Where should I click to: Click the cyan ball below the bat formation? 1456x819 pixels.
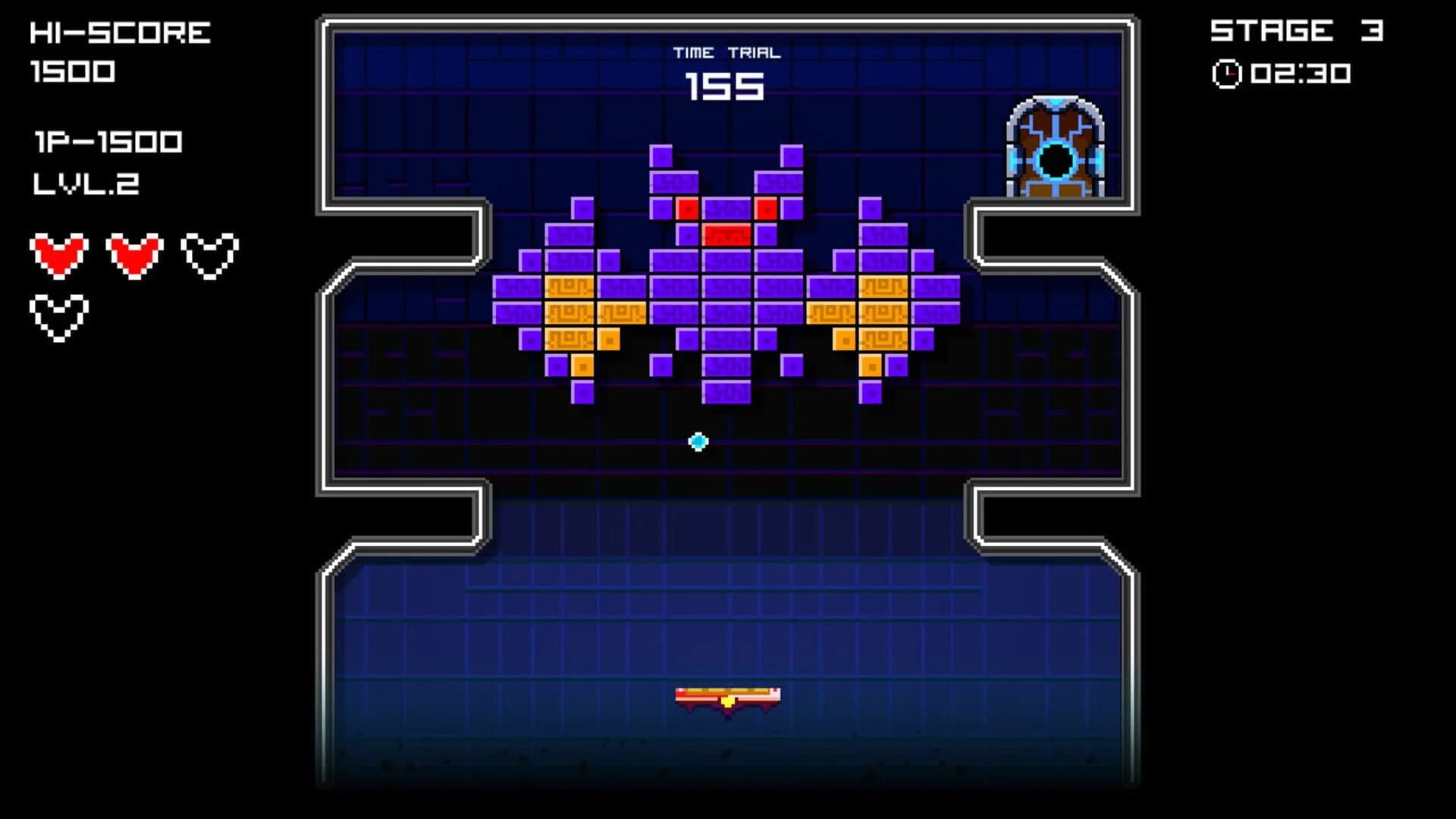tap(697, 440)
